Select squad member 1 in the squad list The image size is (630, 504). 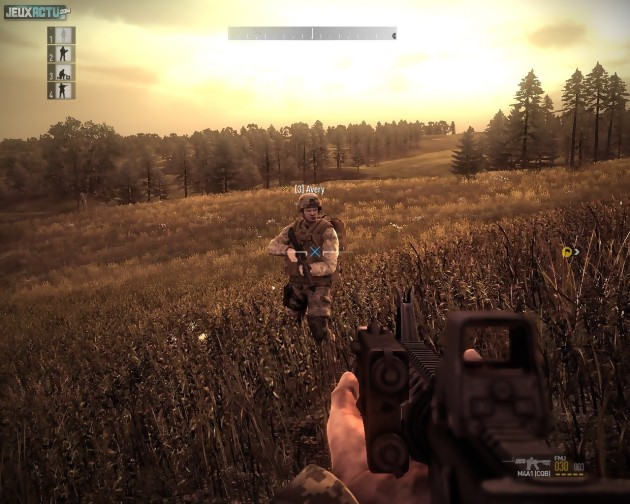pyautogui.click(x=61, y=35)
